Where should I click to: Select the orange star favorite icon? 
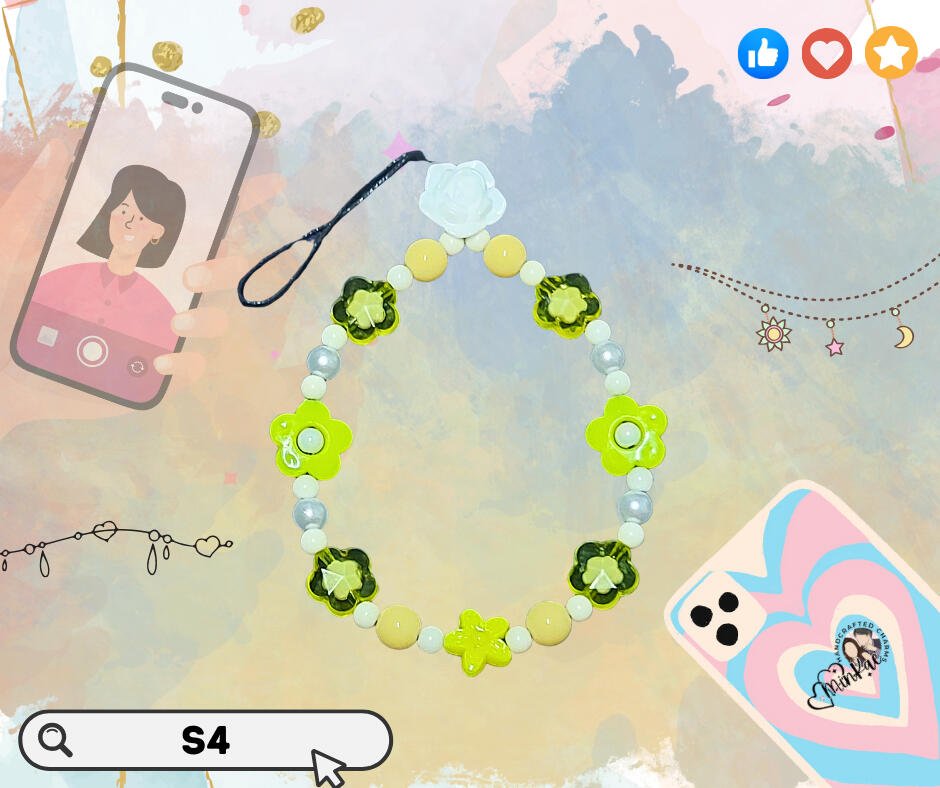pos(890,53)
